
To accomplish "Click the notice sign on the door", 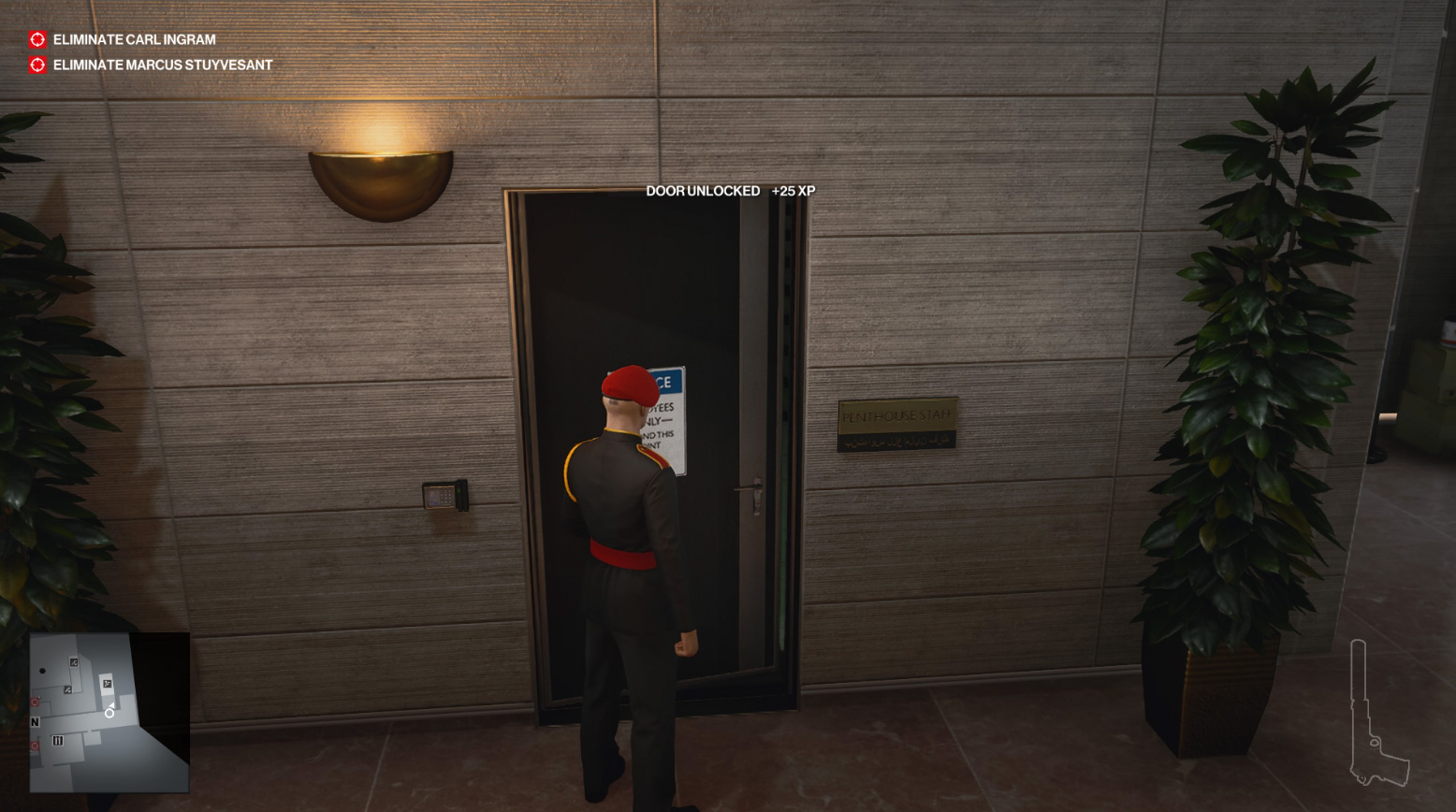I will [670, 418].
